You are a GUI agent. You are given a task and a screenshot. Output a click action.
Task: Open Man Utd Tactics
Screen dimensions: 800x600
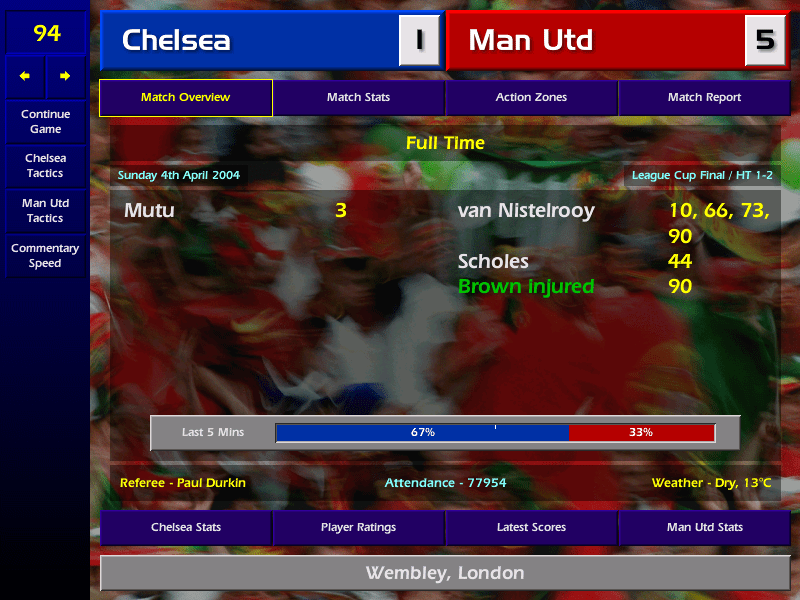coord(45,211)
